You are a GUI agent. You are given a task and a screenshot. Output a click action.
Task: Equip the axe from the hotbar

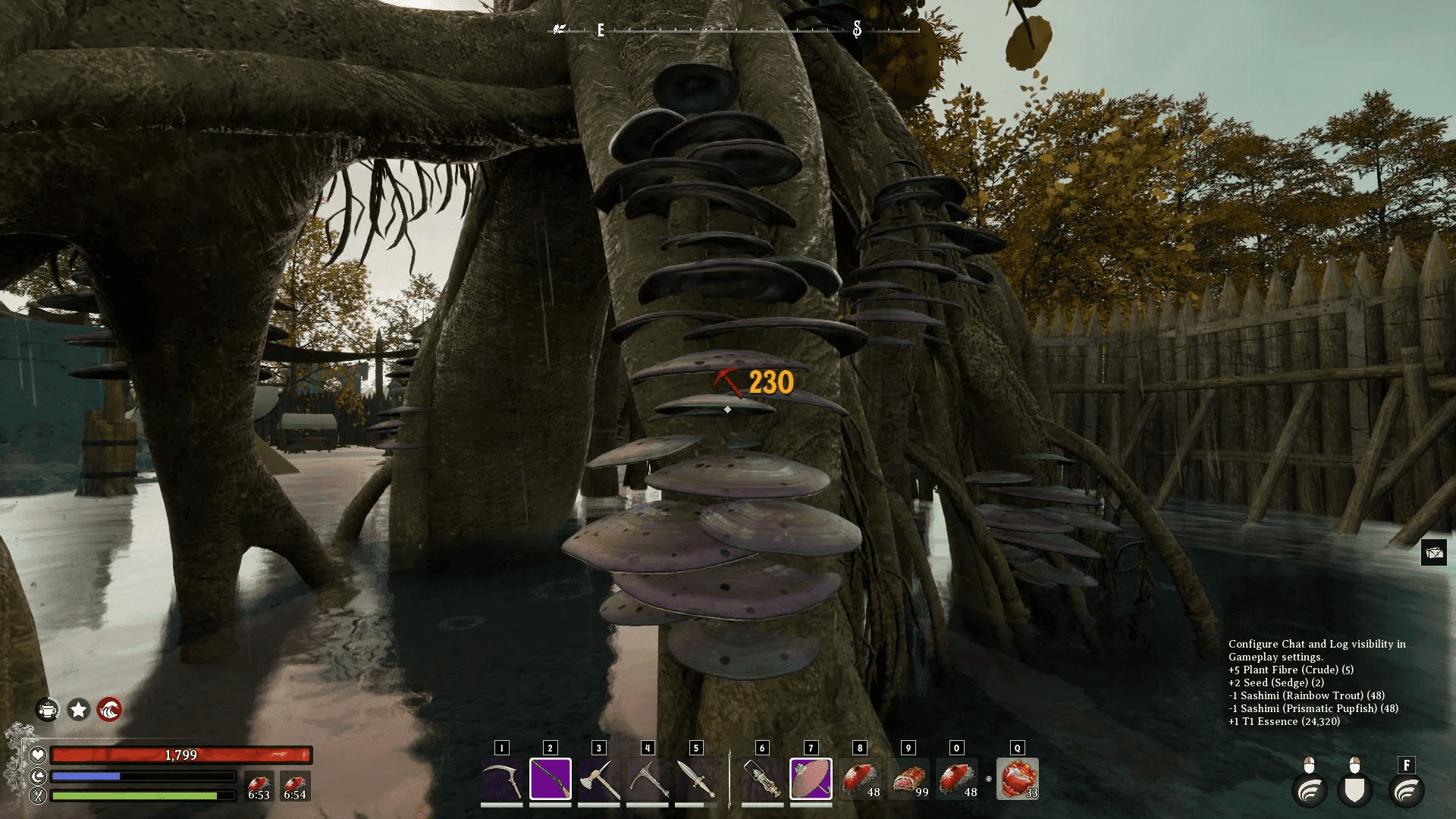(x=599, y=779)
